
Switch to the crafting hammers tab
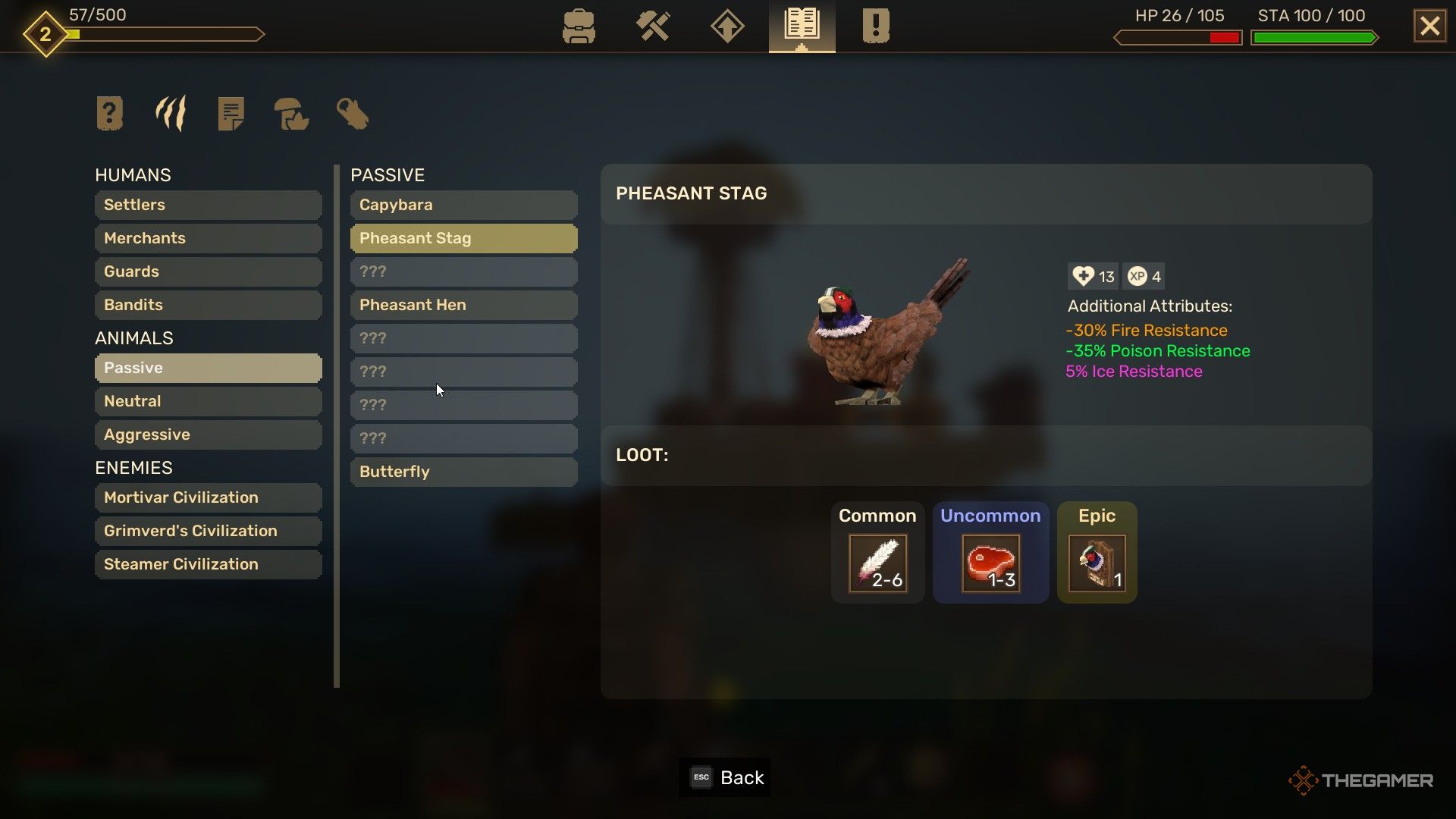click(x=653, y=27)
